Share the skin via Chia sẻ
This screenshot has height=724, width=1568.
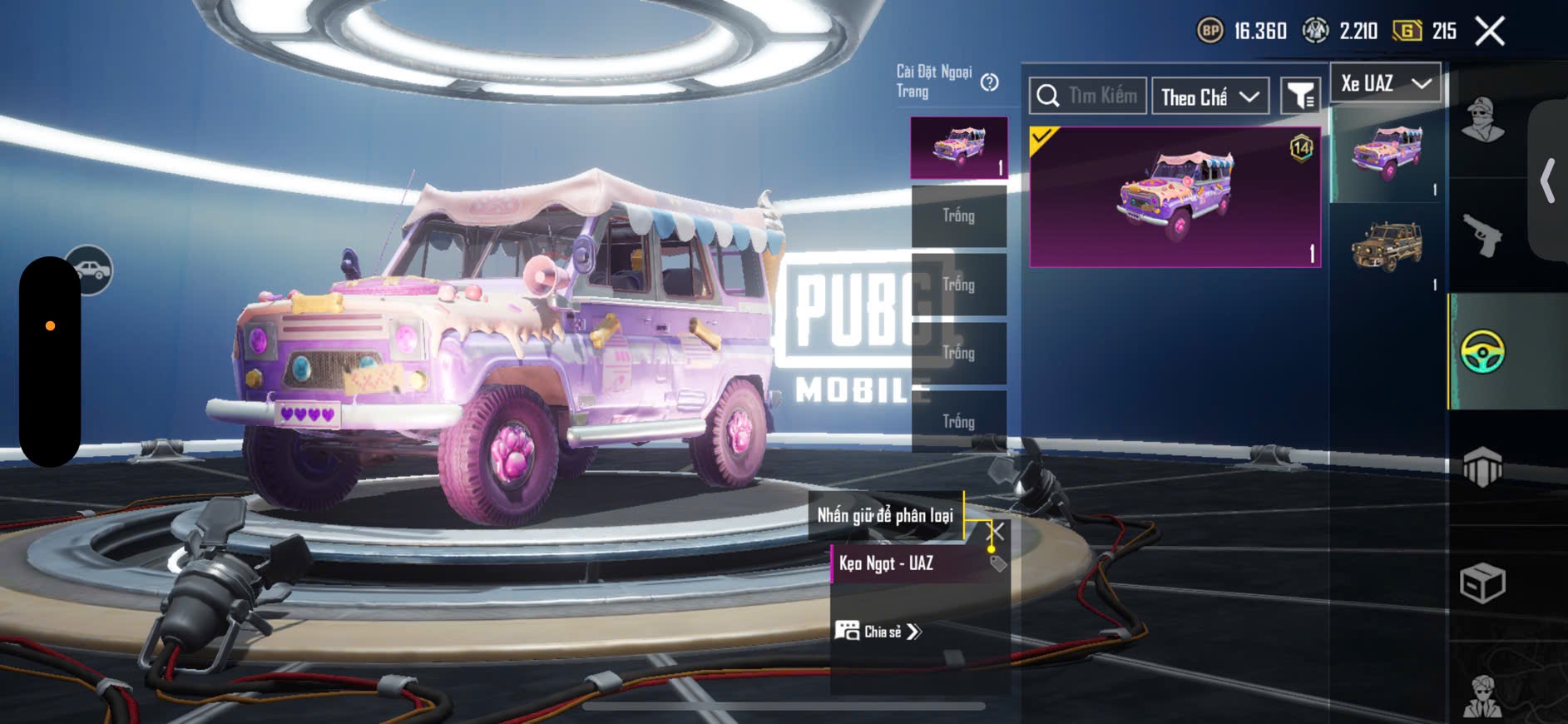pos(878,632)
